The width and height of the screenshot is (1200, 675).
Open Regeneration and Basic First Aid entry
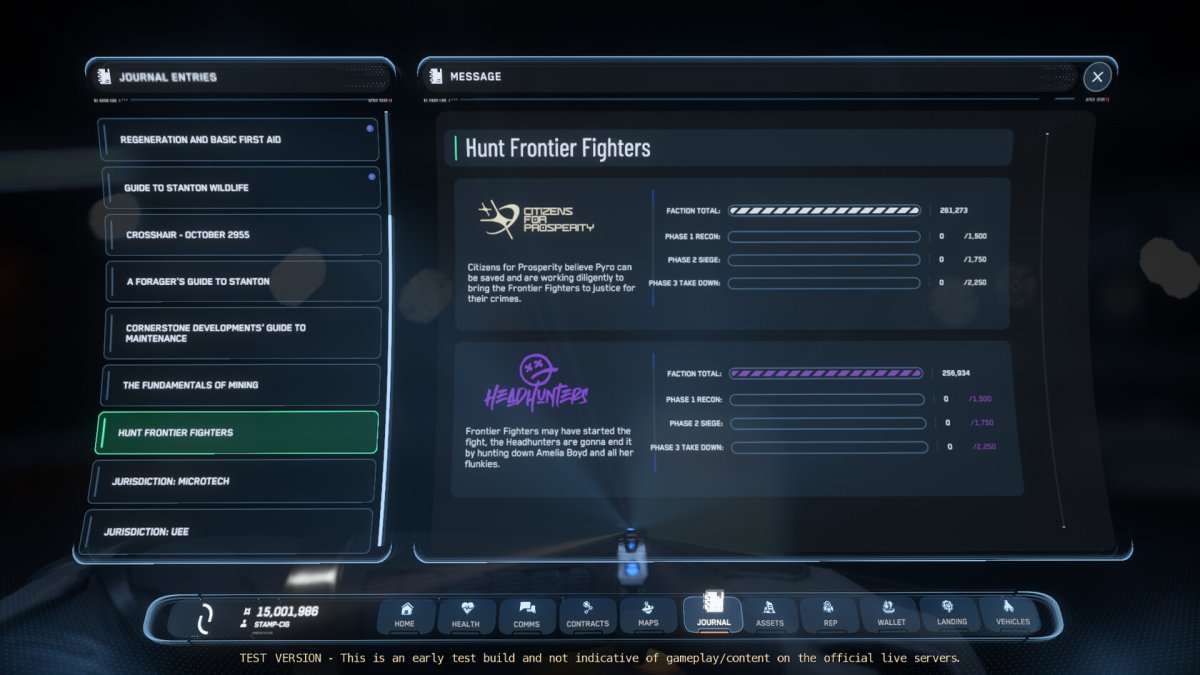pyautogui.click(x=238, y=140)
